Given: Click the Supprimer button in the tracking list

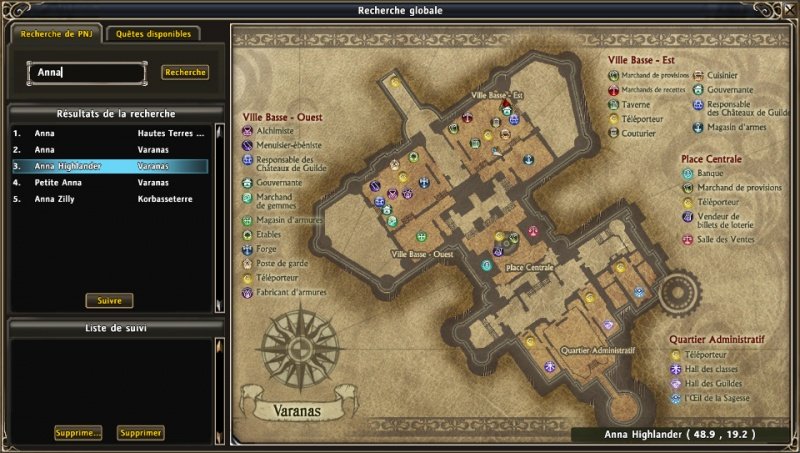Looking at the screenshot, I should (x=140, y=433).
